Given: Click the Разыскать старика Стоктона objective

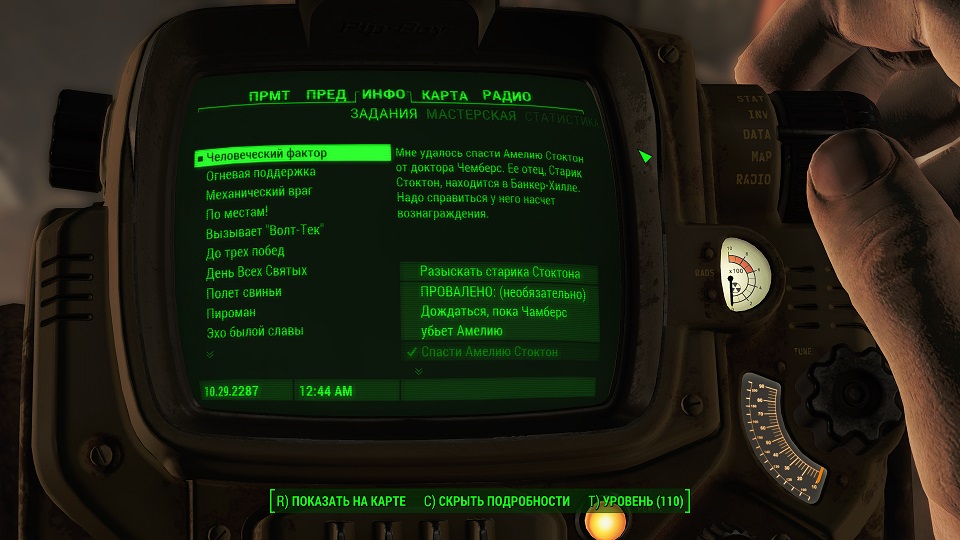Looking at the screenshot, I should coord(500,272).
